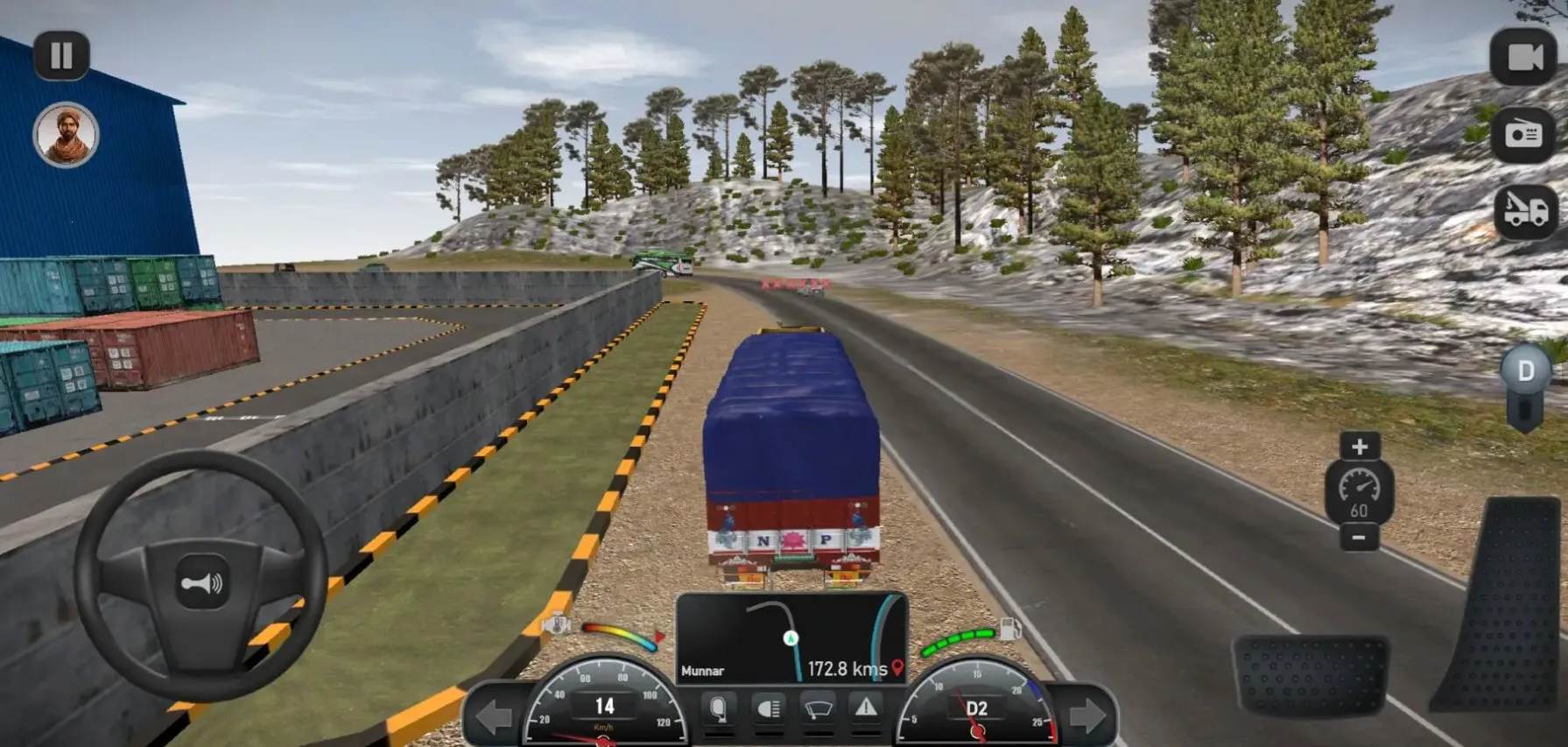Sound the horn on the steering wheel

click(x=202, y=582)
